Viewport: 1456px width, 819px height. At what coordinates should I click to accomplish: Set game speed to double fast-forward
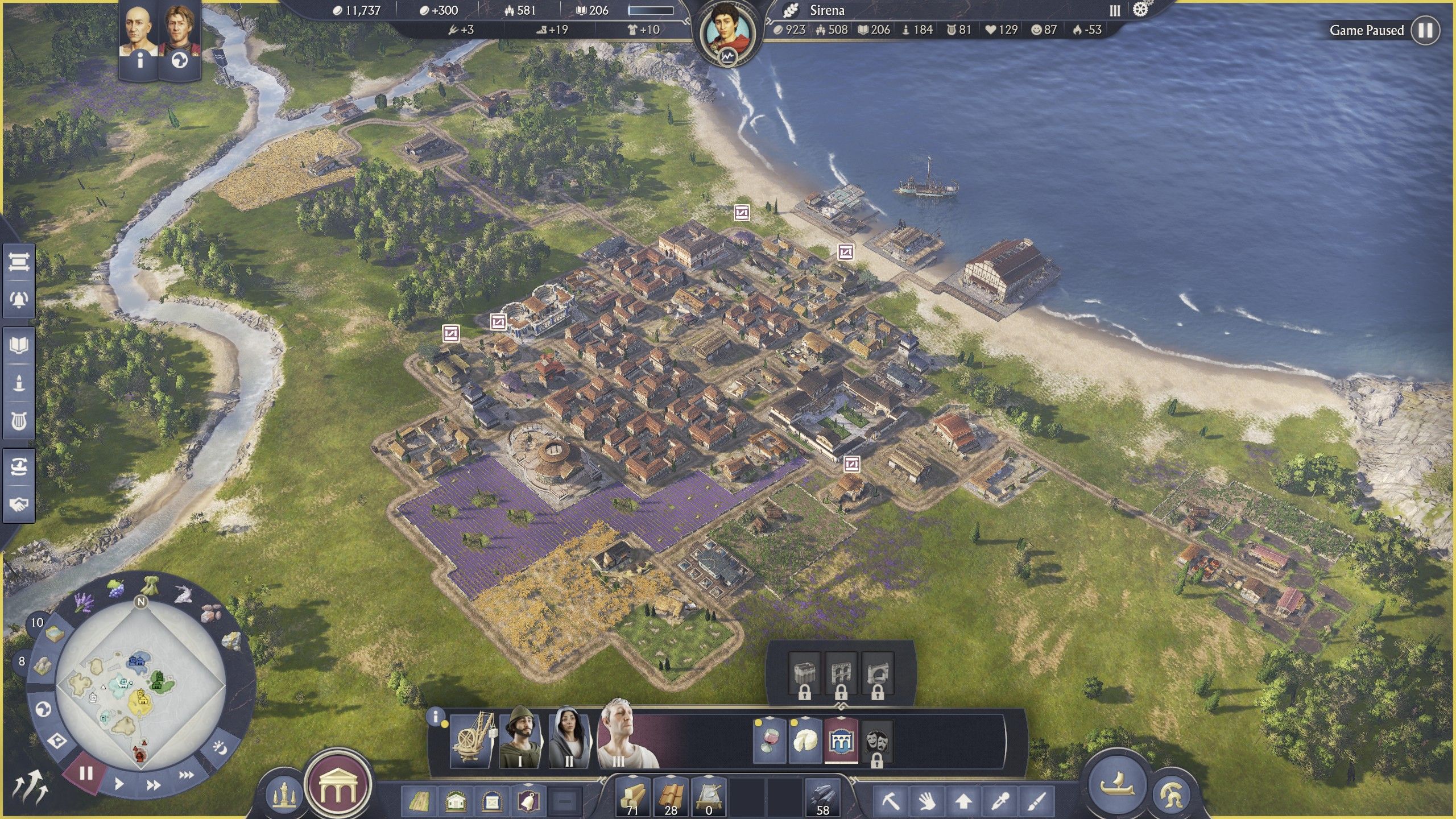point(153,785)
